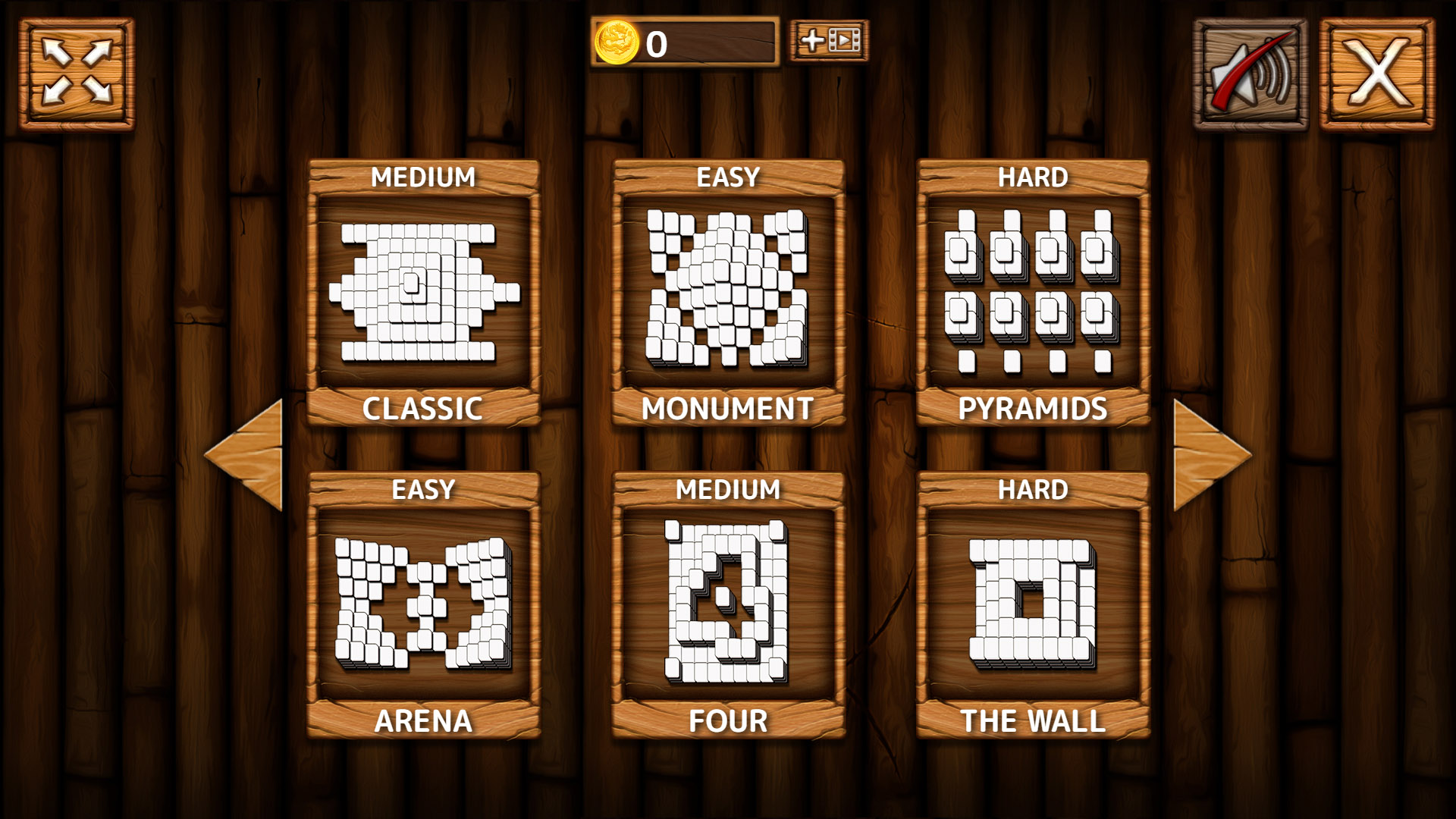This screenshot has height=819, width=1456.
Task: Select the PYRAMIDS layout thumbnail
Action: (1031, 292)
